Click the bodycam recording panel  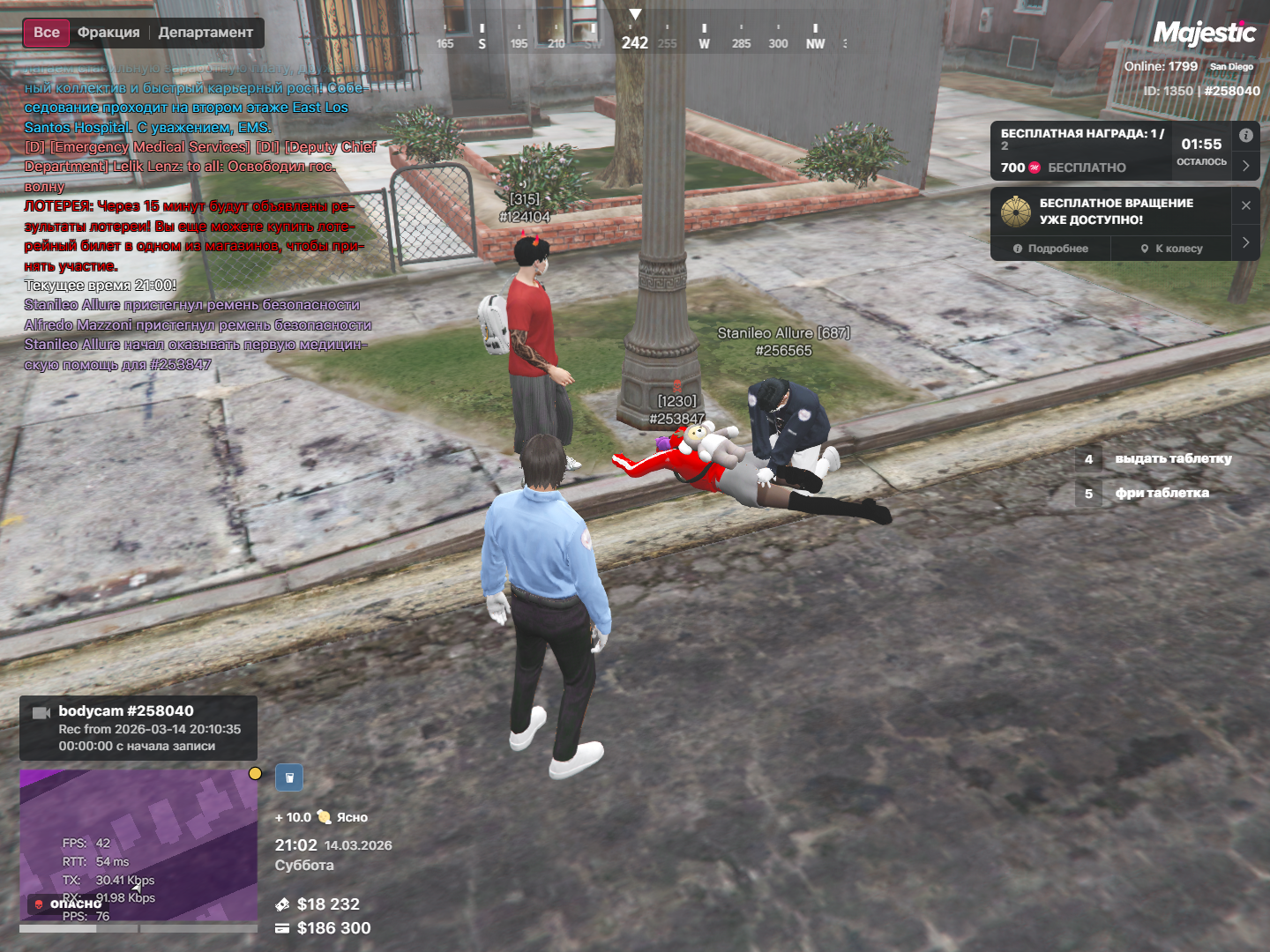click(x=138, y=728)
